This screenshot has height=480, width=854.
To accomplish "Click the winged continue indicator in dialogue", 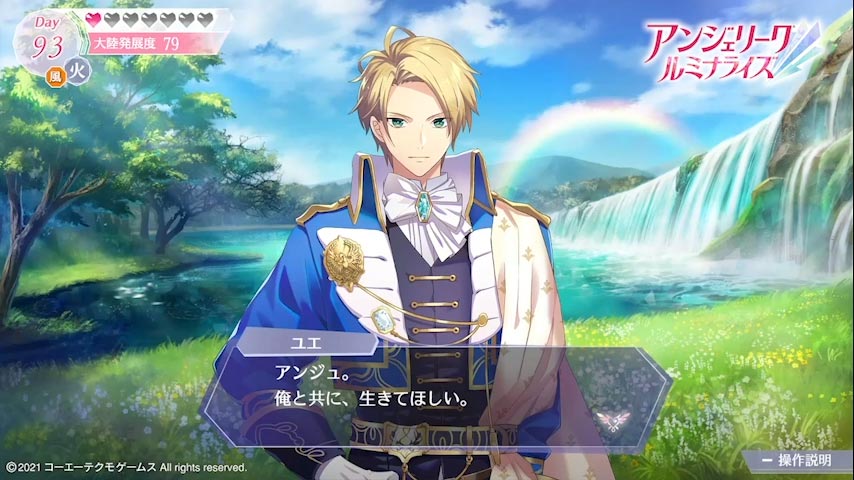I will tap(607, 416).
